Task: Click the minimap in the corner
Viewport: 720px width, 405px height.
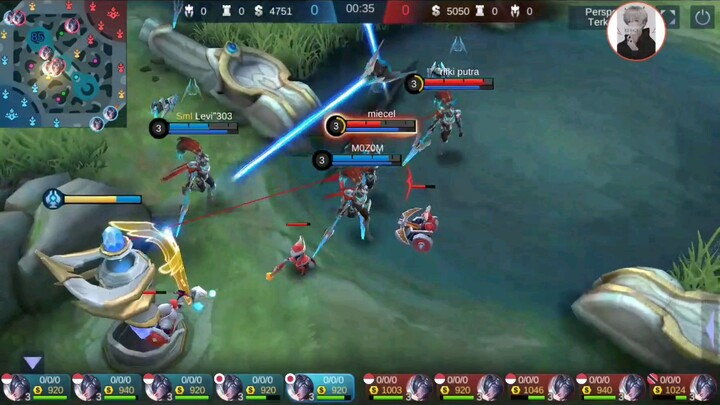Action: pyautogui.click(x=63, y=63)
